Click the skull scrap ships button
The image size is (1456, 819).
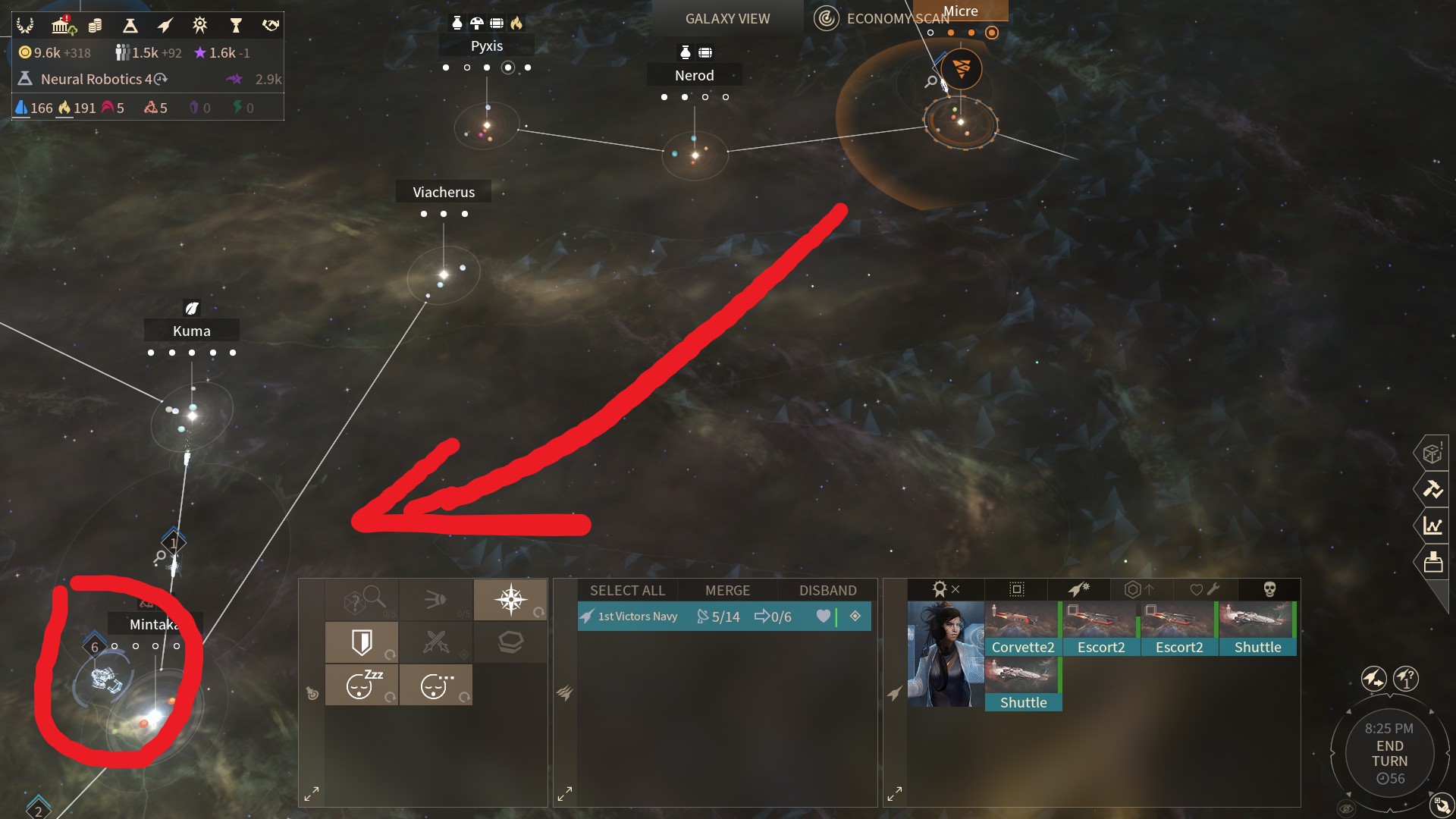pos(1269,589)
